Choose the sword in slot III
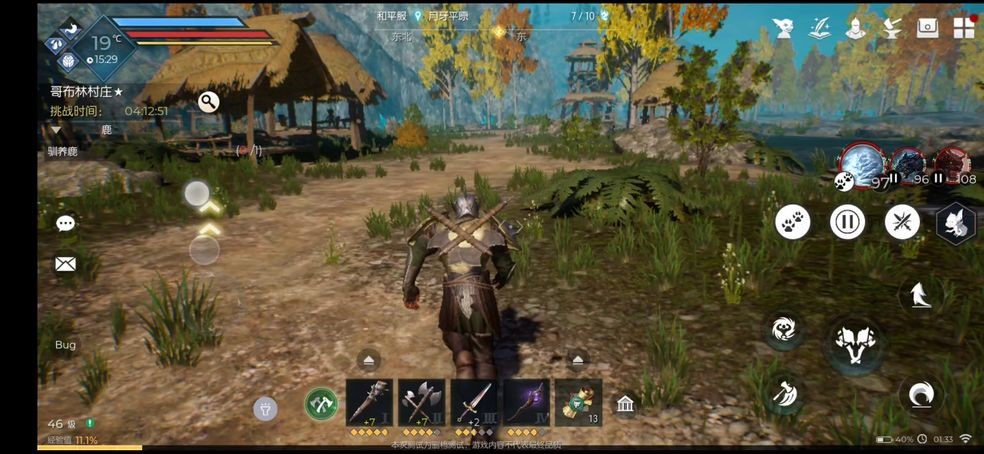Screen dimensions: 984x454 (473, 403)
